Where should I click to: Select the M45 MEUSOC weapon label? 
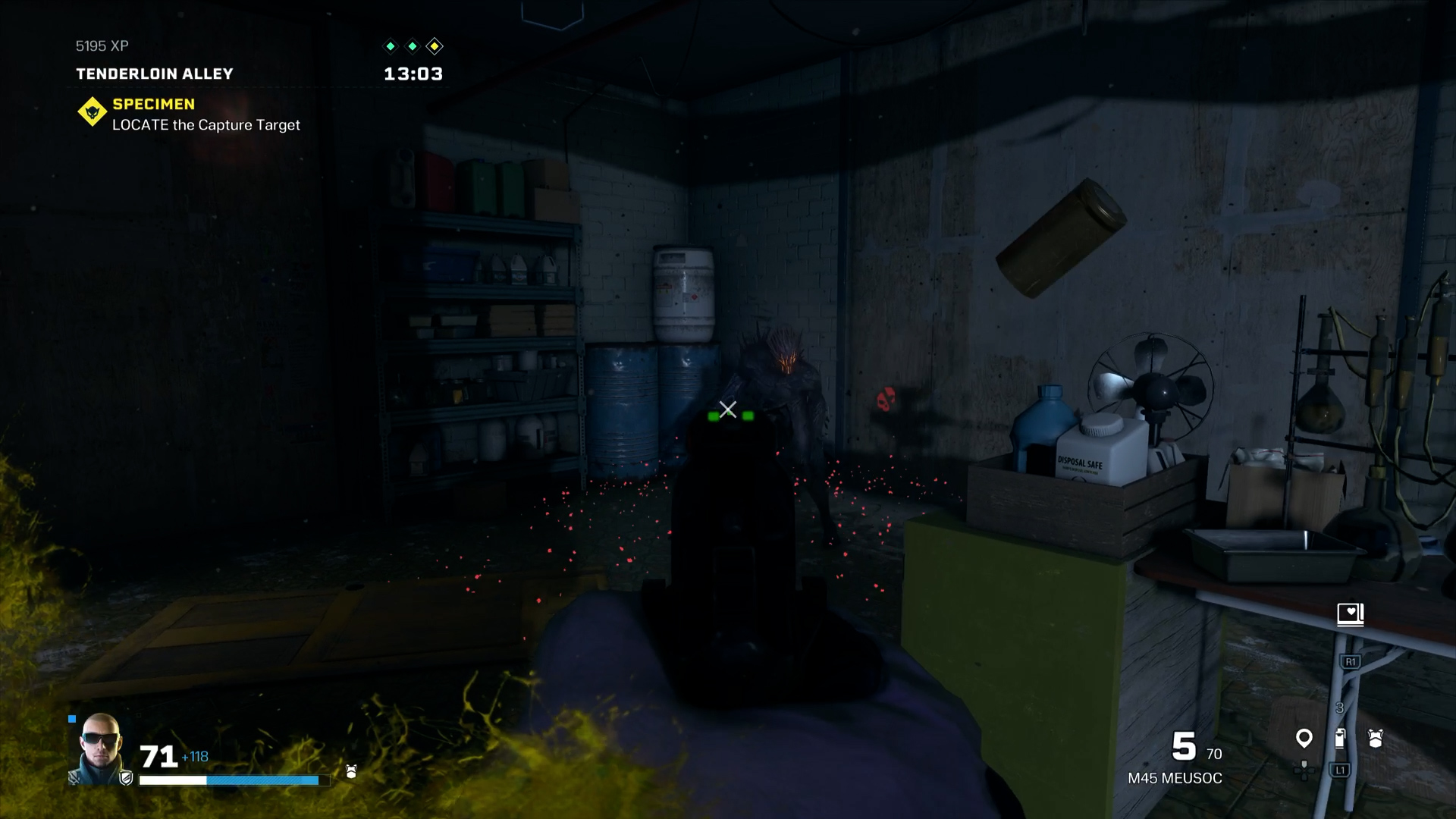(1175, 778)
